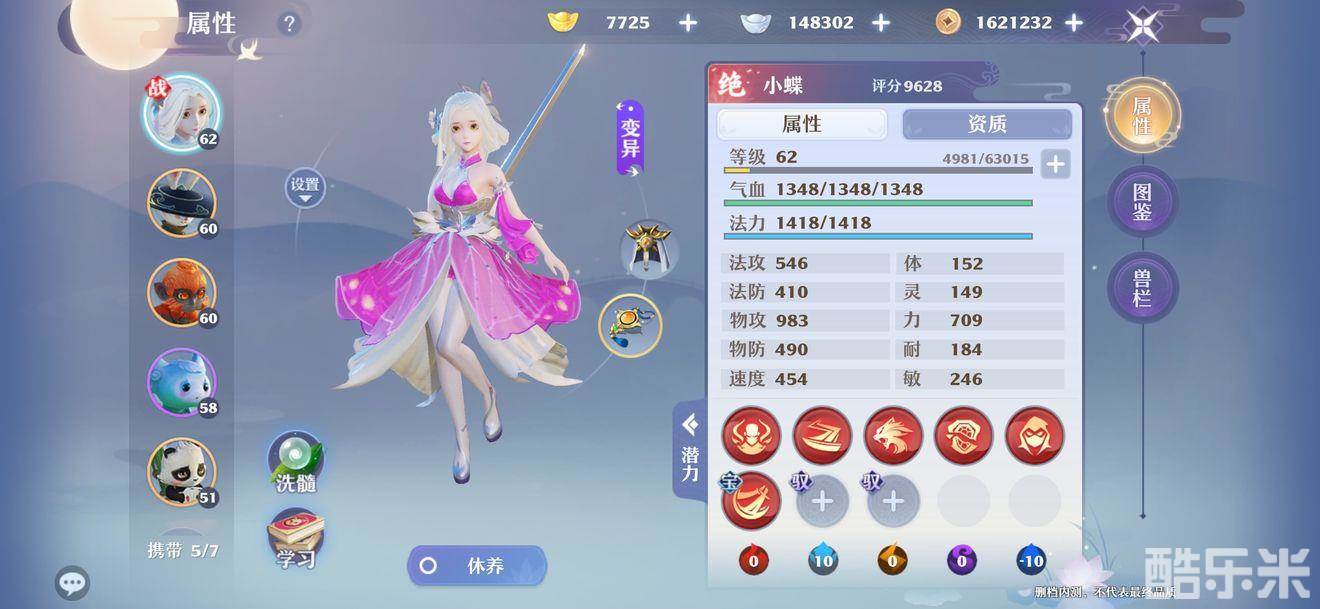The height and width of the screenshot is (609, 1320).
Task: Select the 宝 marked skill icon
Action: [751, 501]
